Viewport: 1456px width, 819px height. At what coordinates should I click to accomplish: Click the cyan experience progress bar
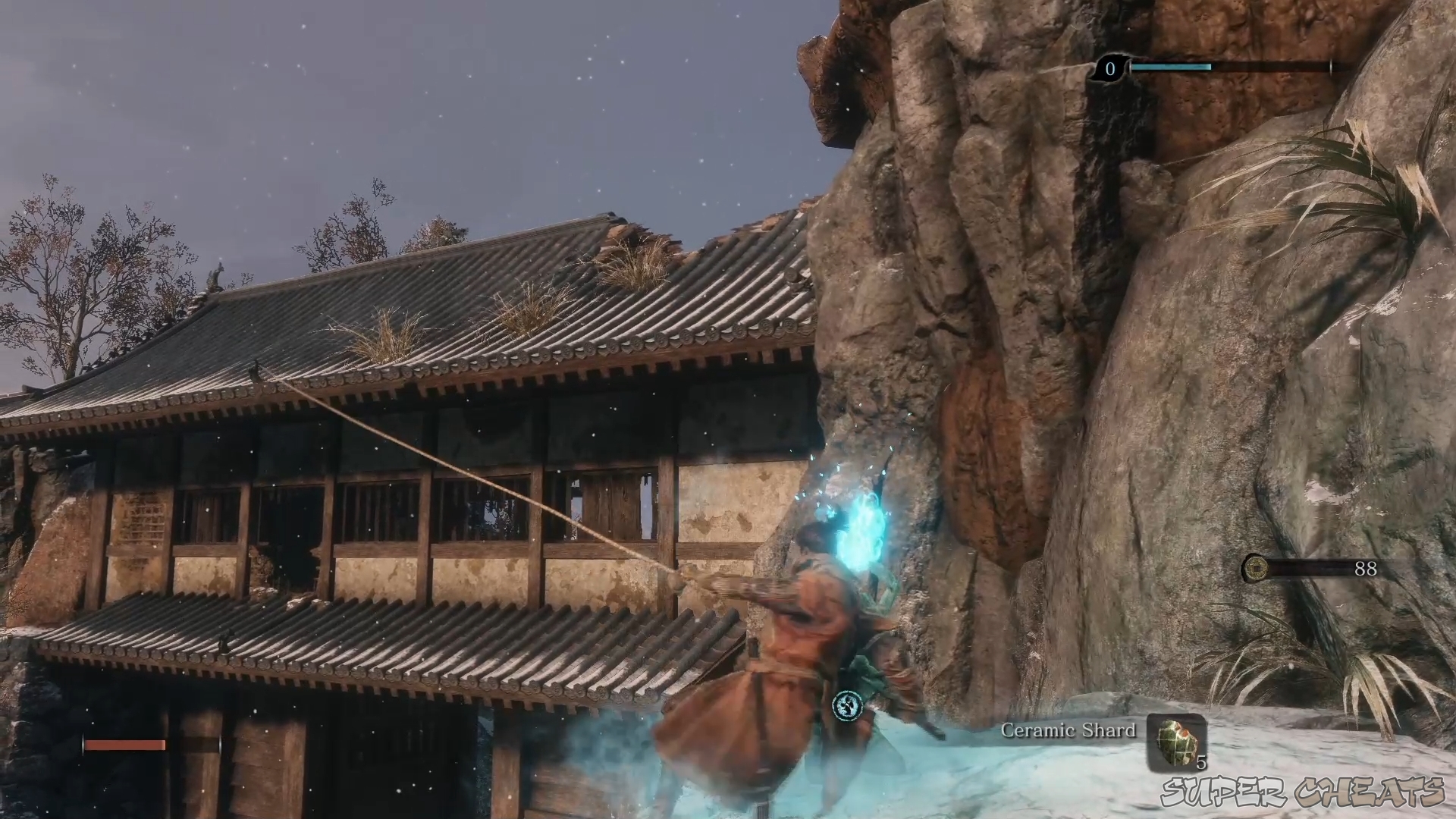click(1172, 68)
